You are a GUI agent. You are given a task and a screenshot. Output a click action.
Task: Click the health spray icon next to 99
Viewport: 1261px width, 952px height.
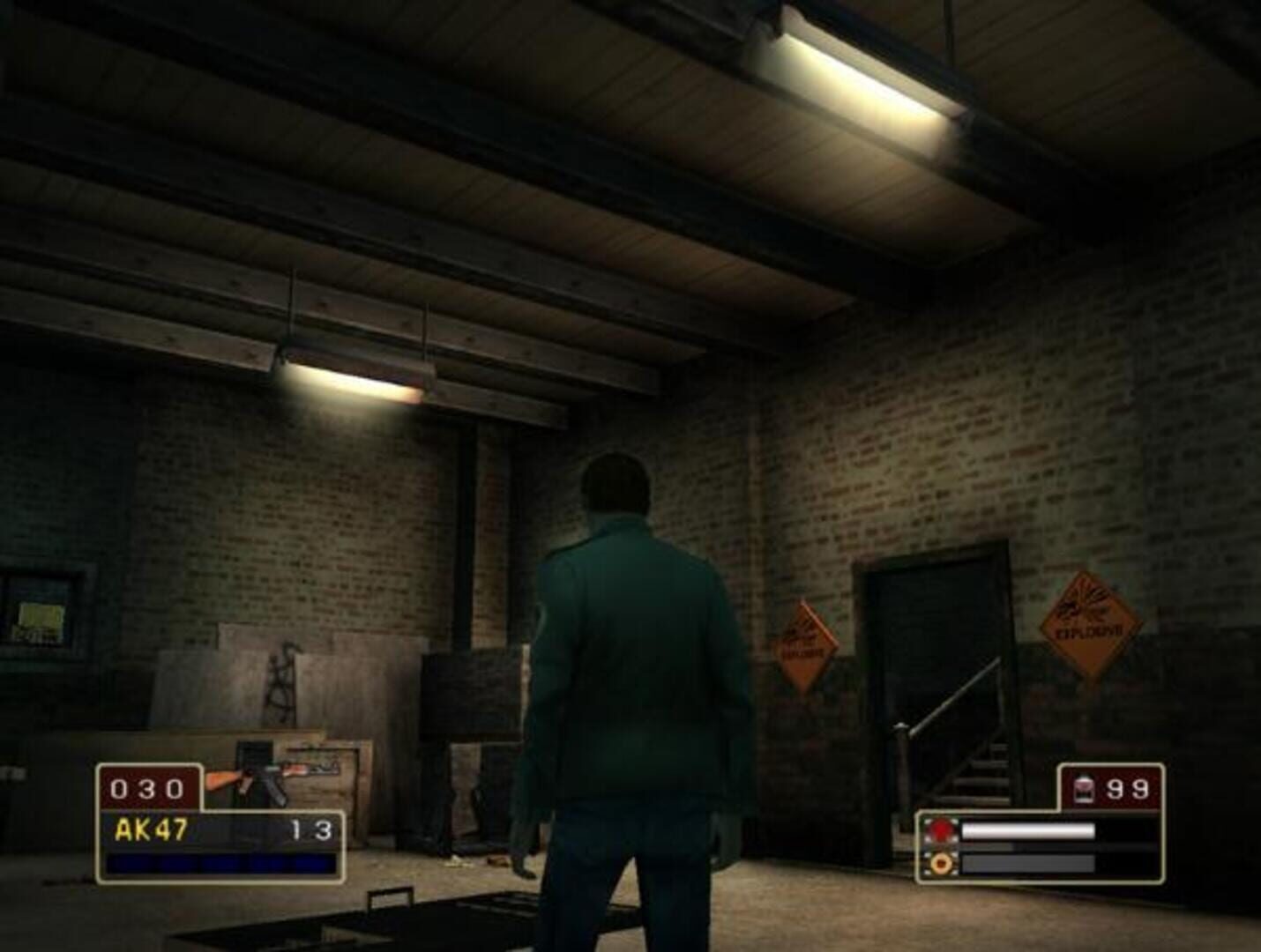(1082, 787)
